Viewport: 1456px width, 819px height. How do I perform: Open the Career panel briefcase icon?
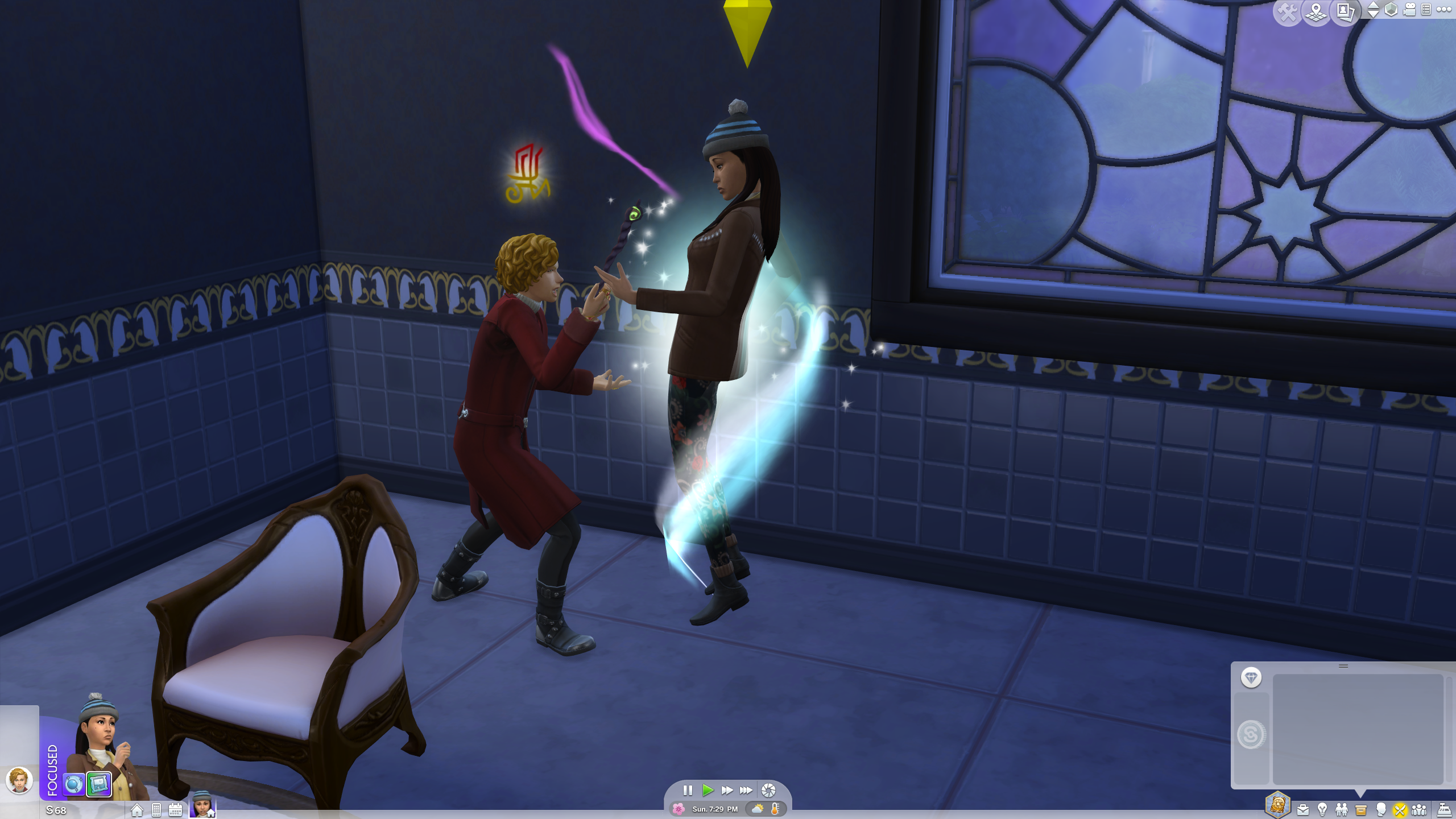coord(1302,811)
